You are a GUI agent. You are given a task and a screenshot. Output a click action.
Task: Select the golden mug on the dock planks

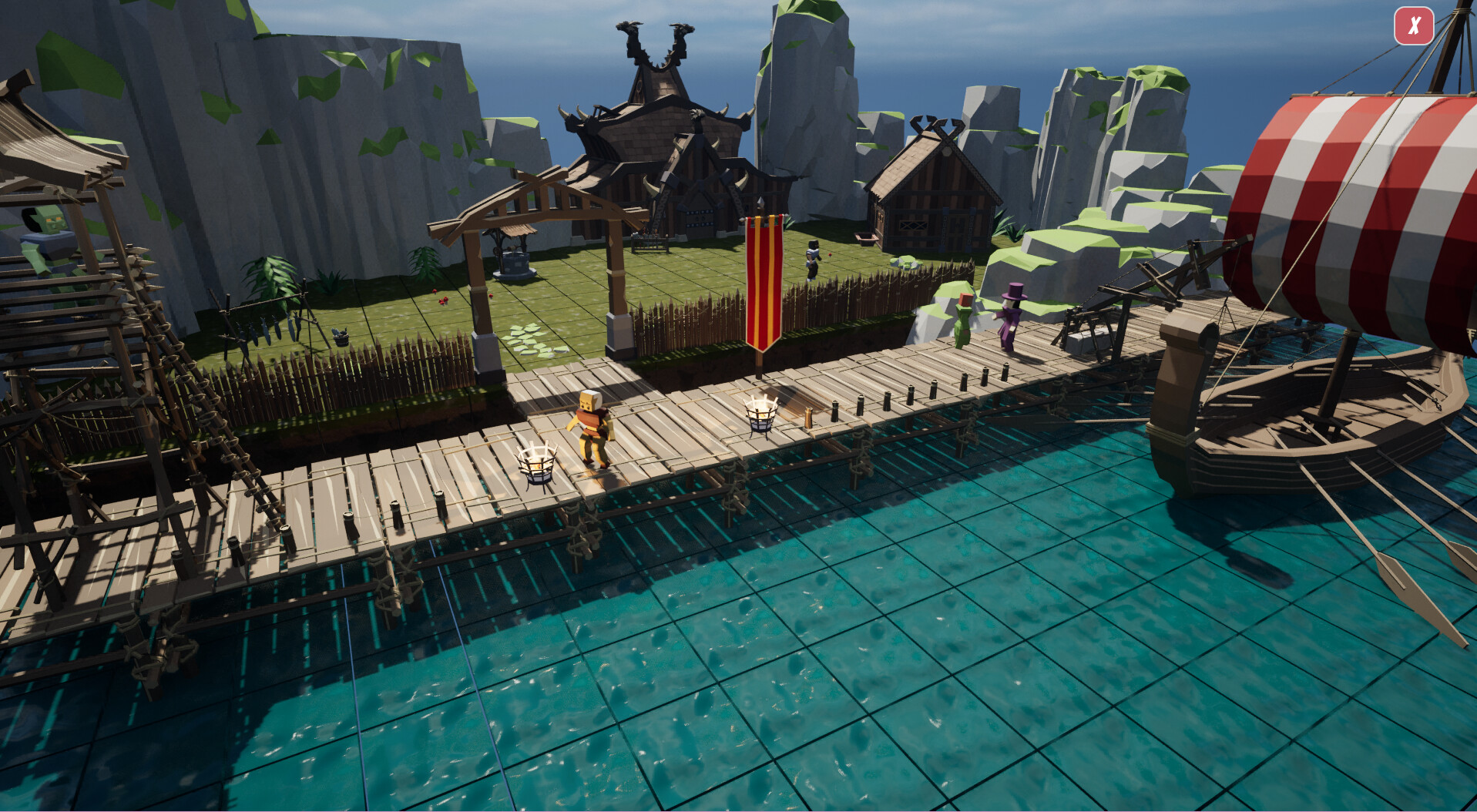tap(808, 418)
